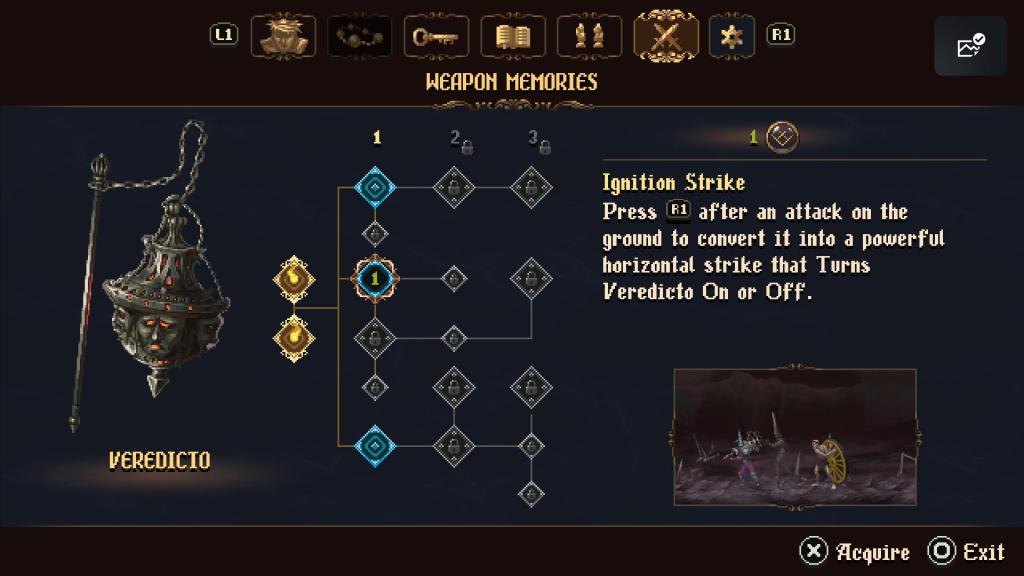Viewport: 1024px width, 576px height.
Task: Switch to the rosary beads tab
Action: 359,36
